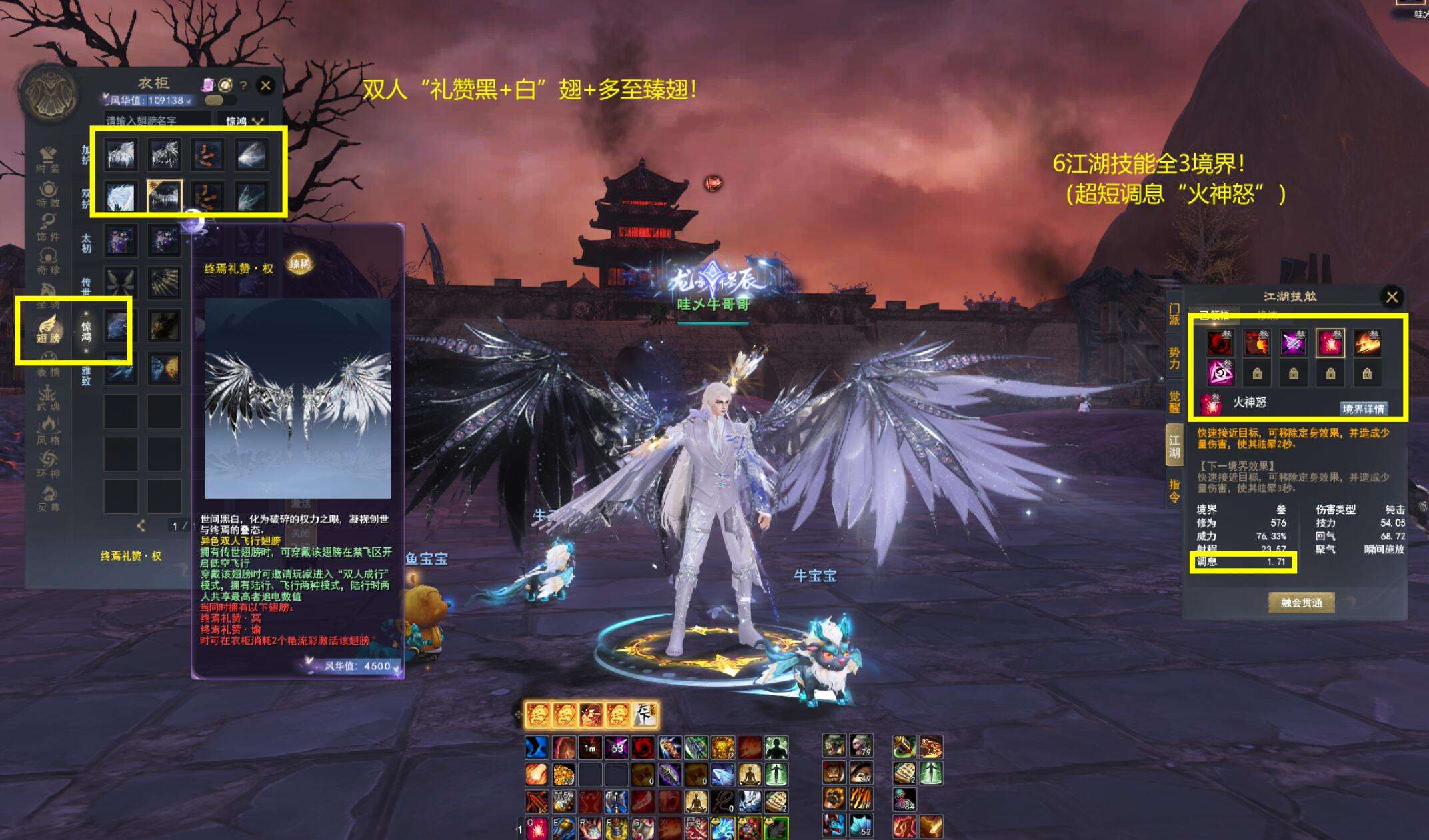This screenshot has height=840, width=1429.
Task: Click the 融会贯通 button
Action: click(1301, 603)
